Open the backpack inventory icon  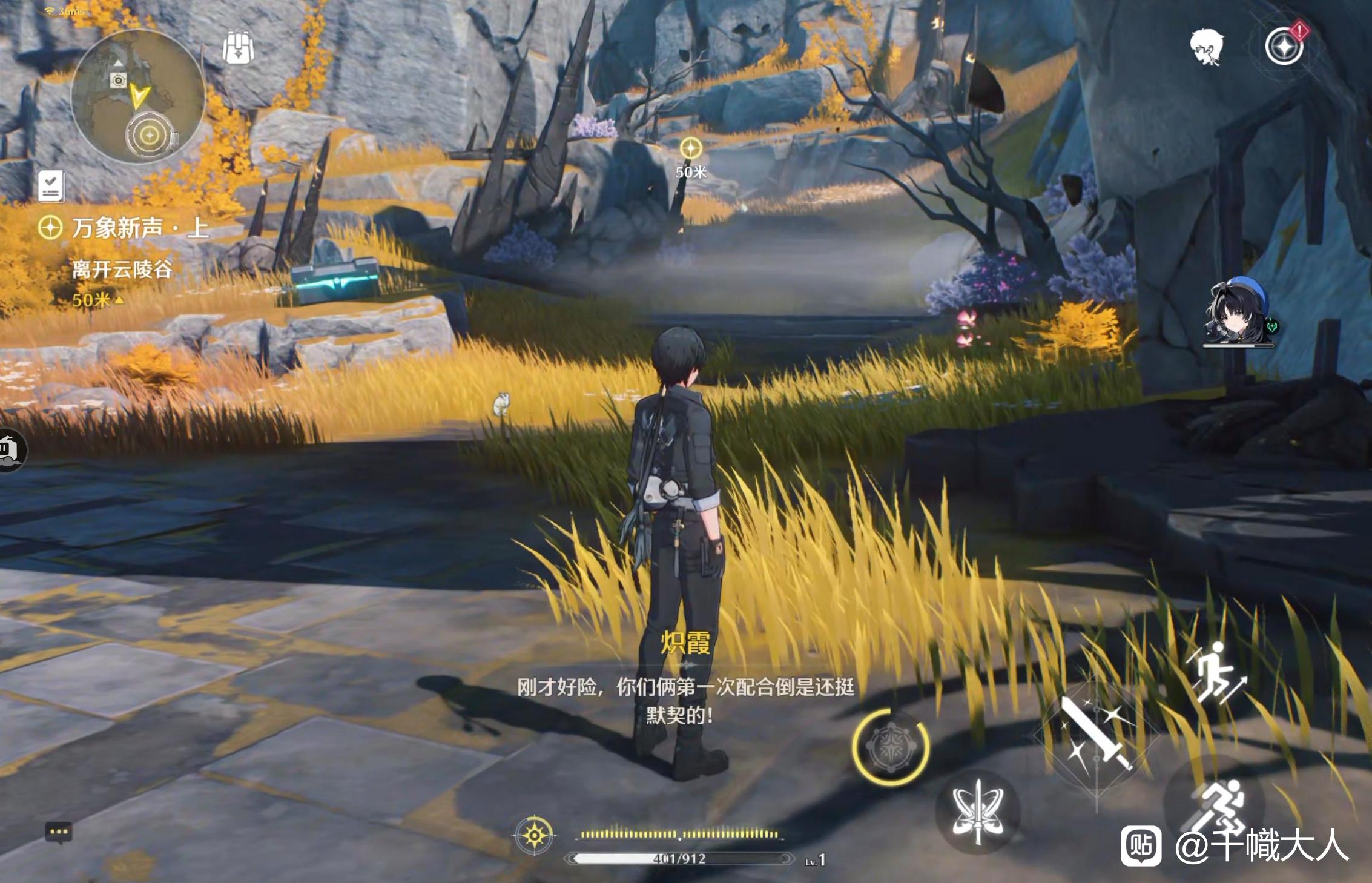click(238, 48)
